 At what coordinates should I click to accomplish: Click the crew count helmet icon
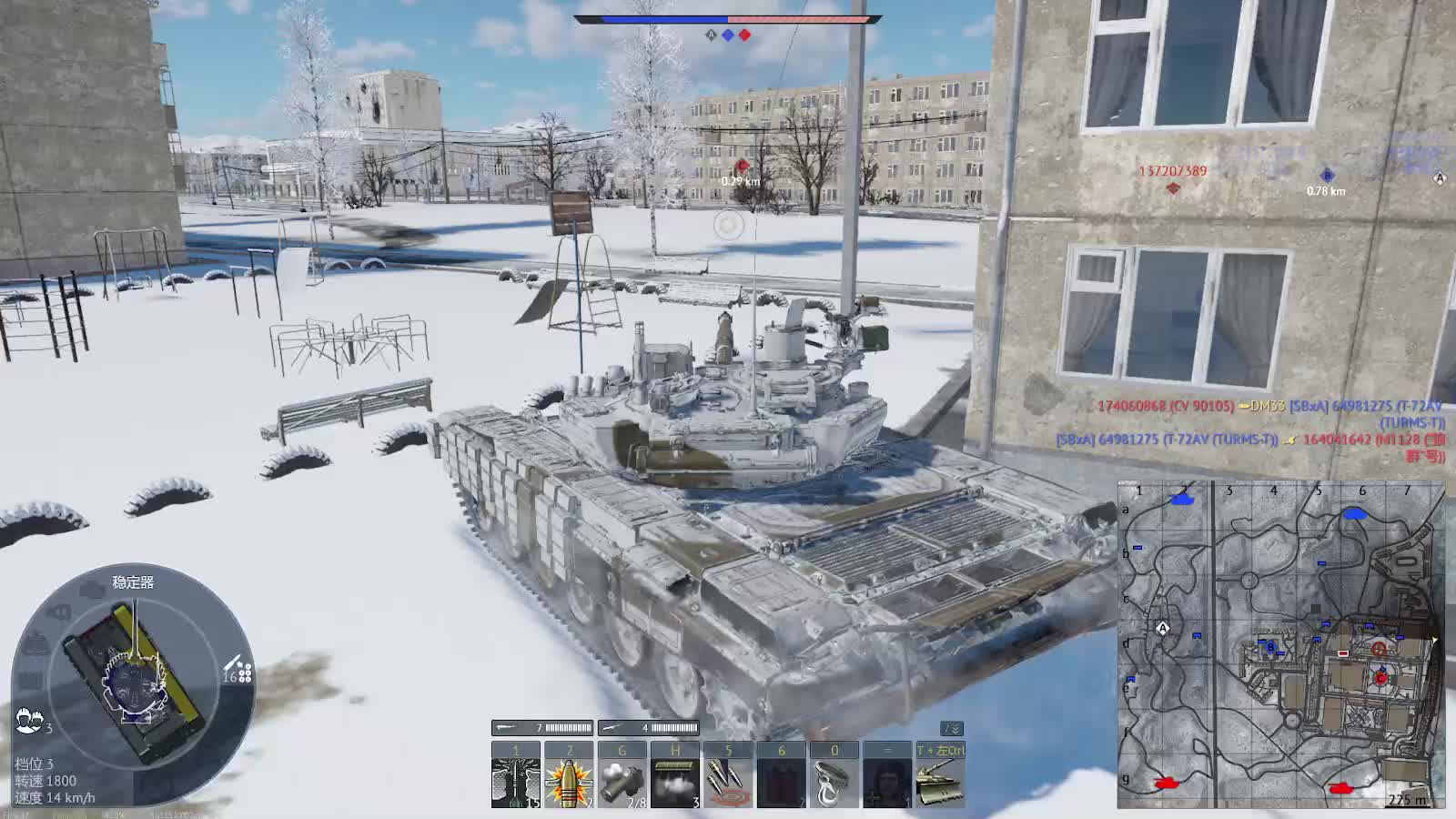click(29, 720)
